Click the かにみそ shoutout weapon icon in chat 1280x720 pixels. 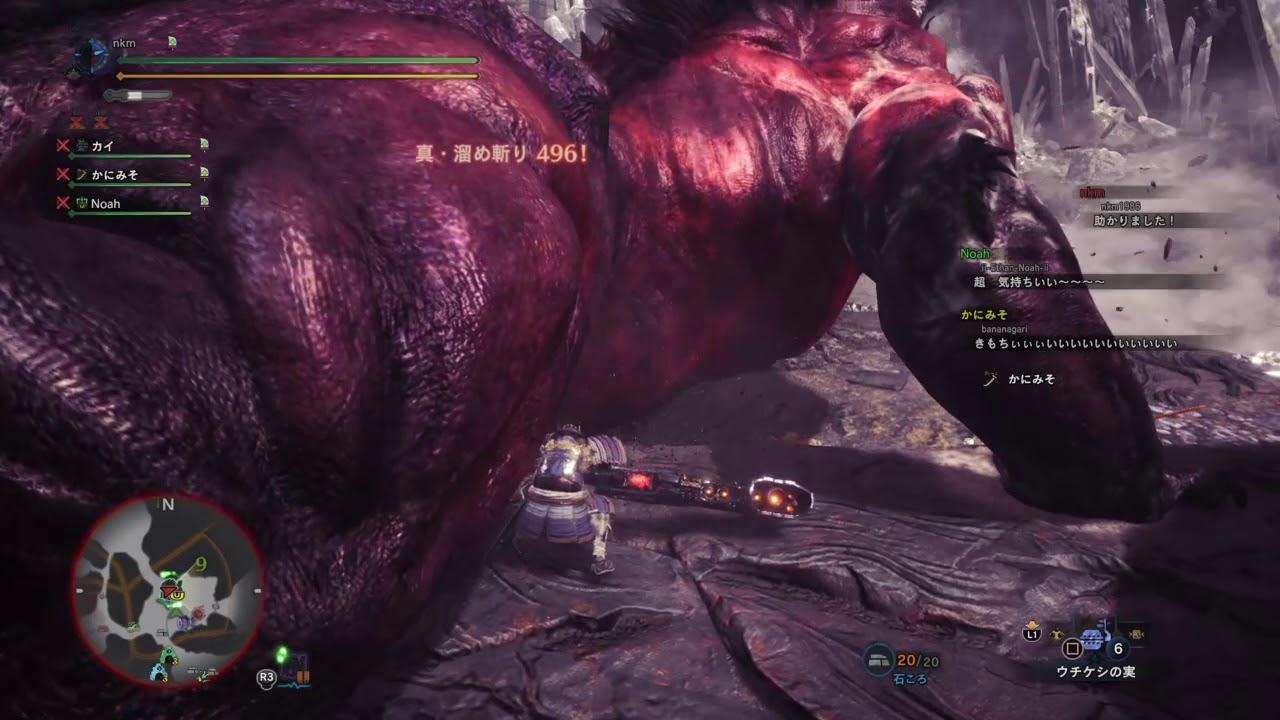(988, 379)
